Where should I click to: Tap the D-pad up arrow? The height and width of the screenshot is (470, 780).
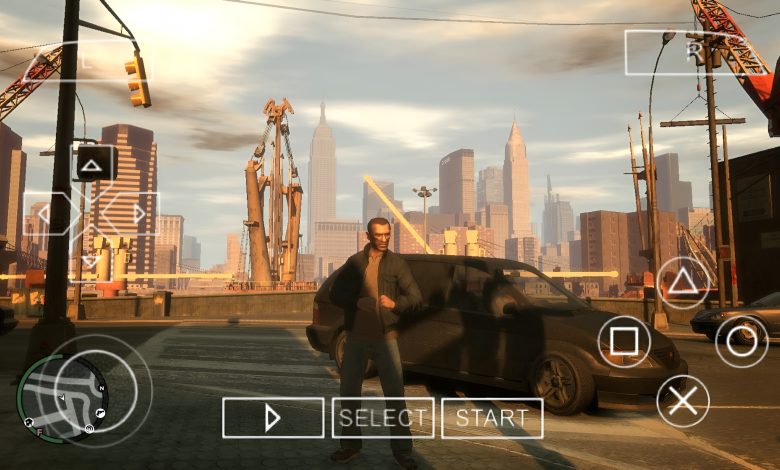[91, 164]
